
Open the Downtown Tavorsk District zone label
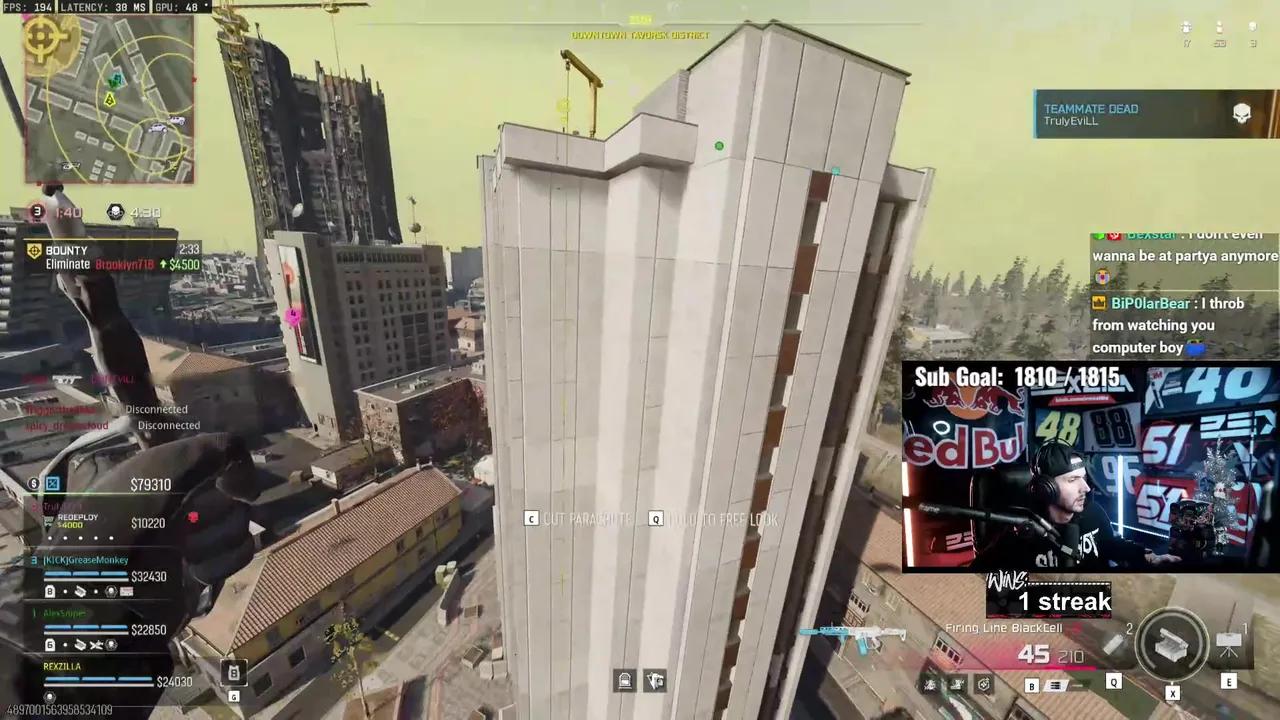pyautogui.click(x=640, y=35)
